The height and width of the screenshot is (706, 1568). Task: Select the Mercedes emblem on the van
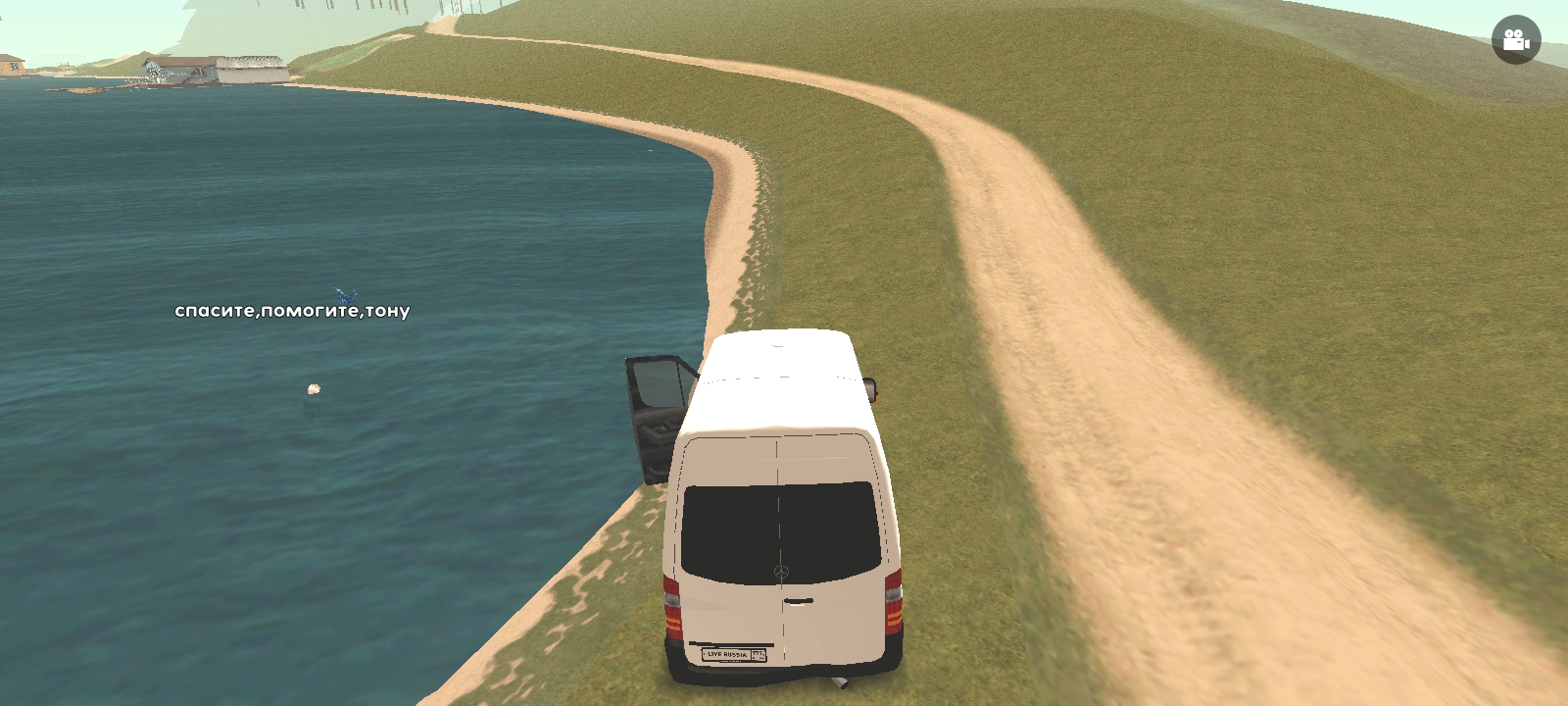(780, 573)
